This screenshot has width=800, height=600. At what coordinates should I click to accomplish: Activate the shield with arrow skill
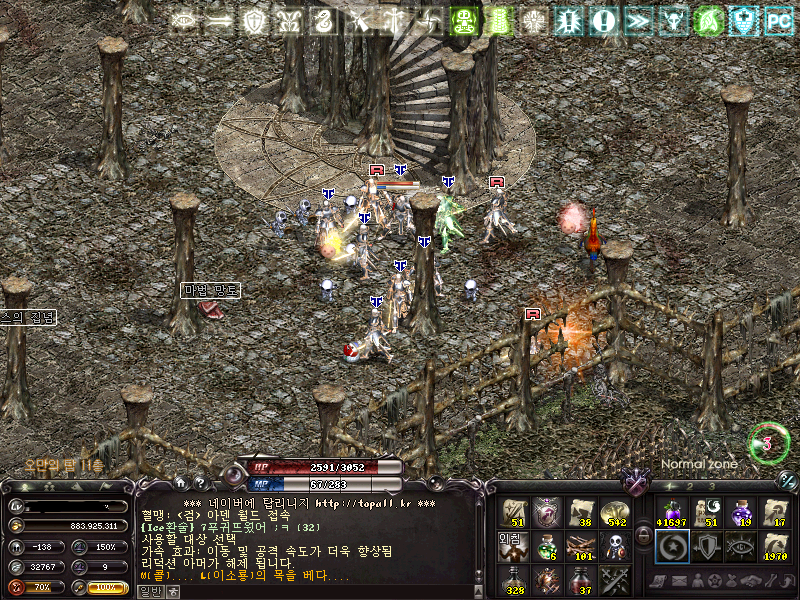pyautogui.click(x=705, y=546)
